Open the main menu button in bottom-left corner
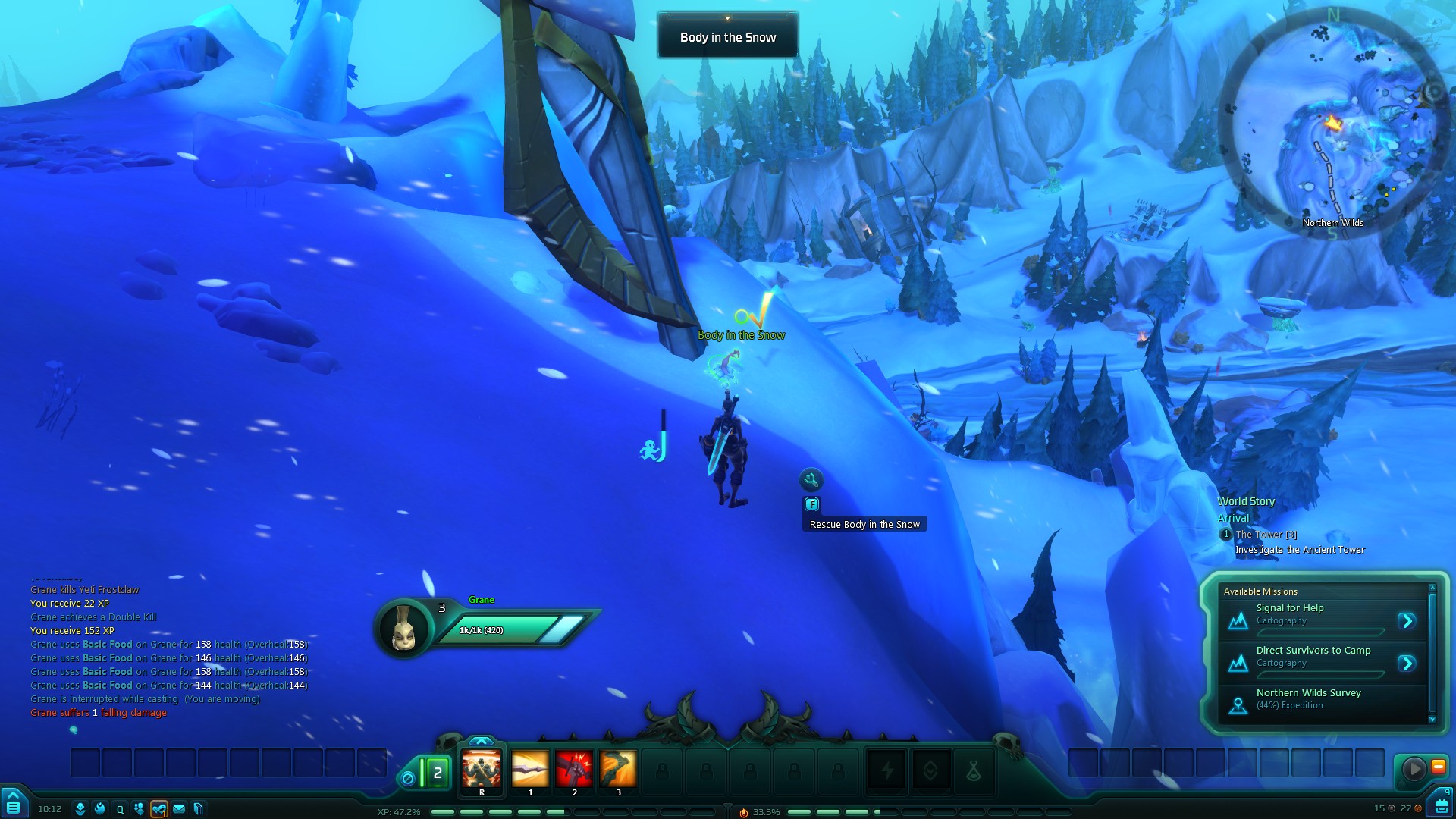This screenshot has width=1456, height=819. [x=13, y=805]
